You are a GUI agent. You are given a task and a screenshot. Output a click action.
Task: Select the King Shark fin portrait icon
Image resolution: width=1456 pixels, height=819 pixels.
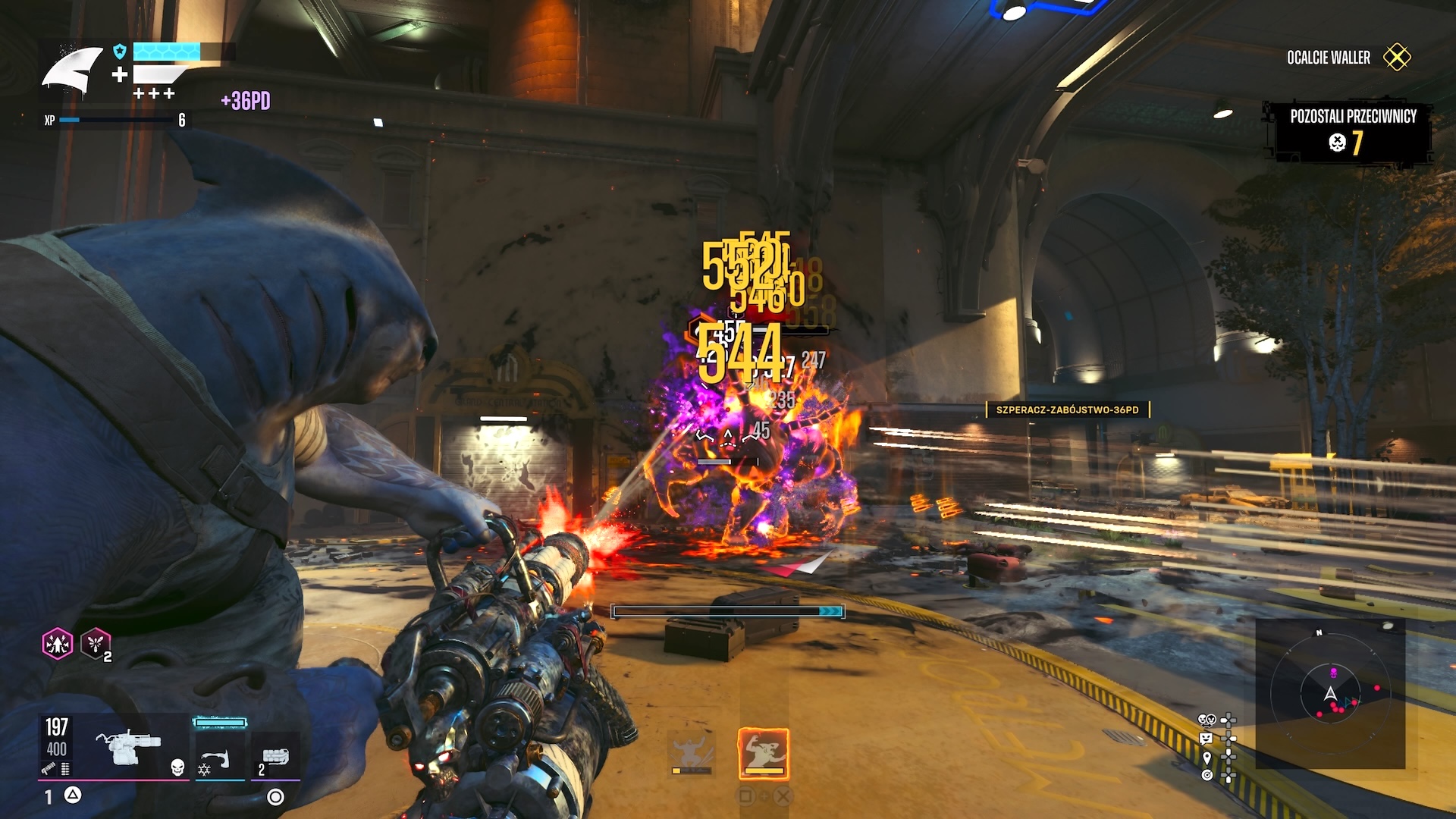tap(73, 72)
